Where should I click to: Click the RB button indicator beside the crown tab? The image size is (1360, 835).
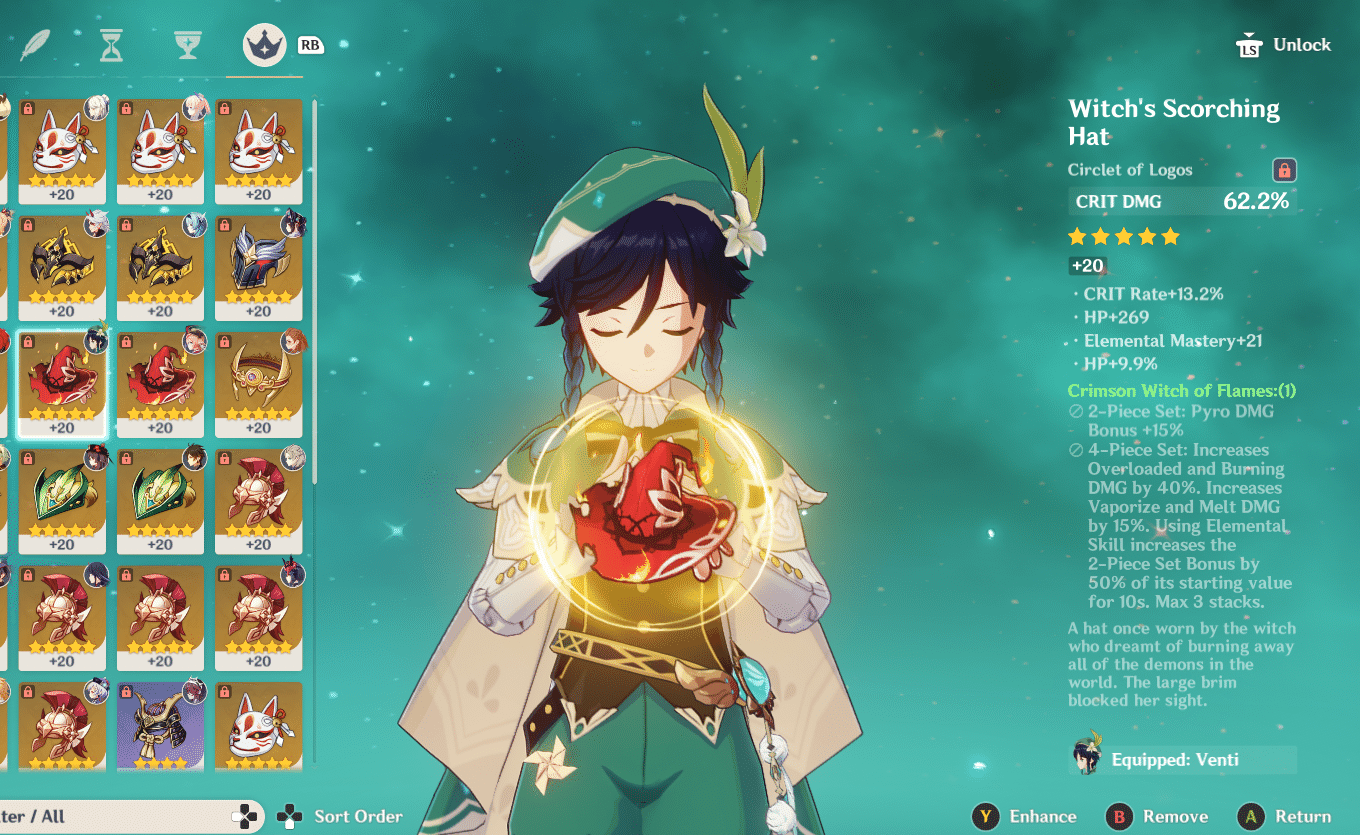(x=310, y=44)
